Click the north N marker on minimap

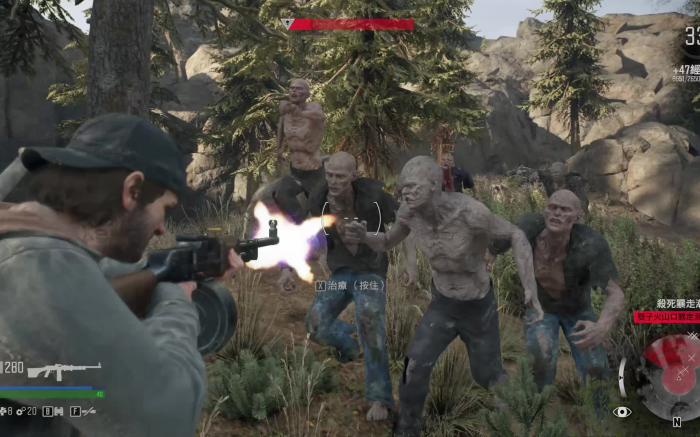(x=676, y=423)
